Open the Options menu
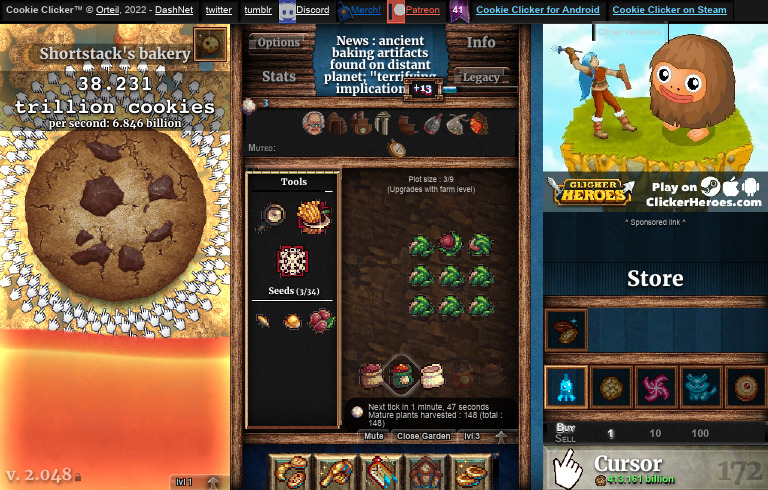The image size is (768, 490). click(x=279, y=43)
